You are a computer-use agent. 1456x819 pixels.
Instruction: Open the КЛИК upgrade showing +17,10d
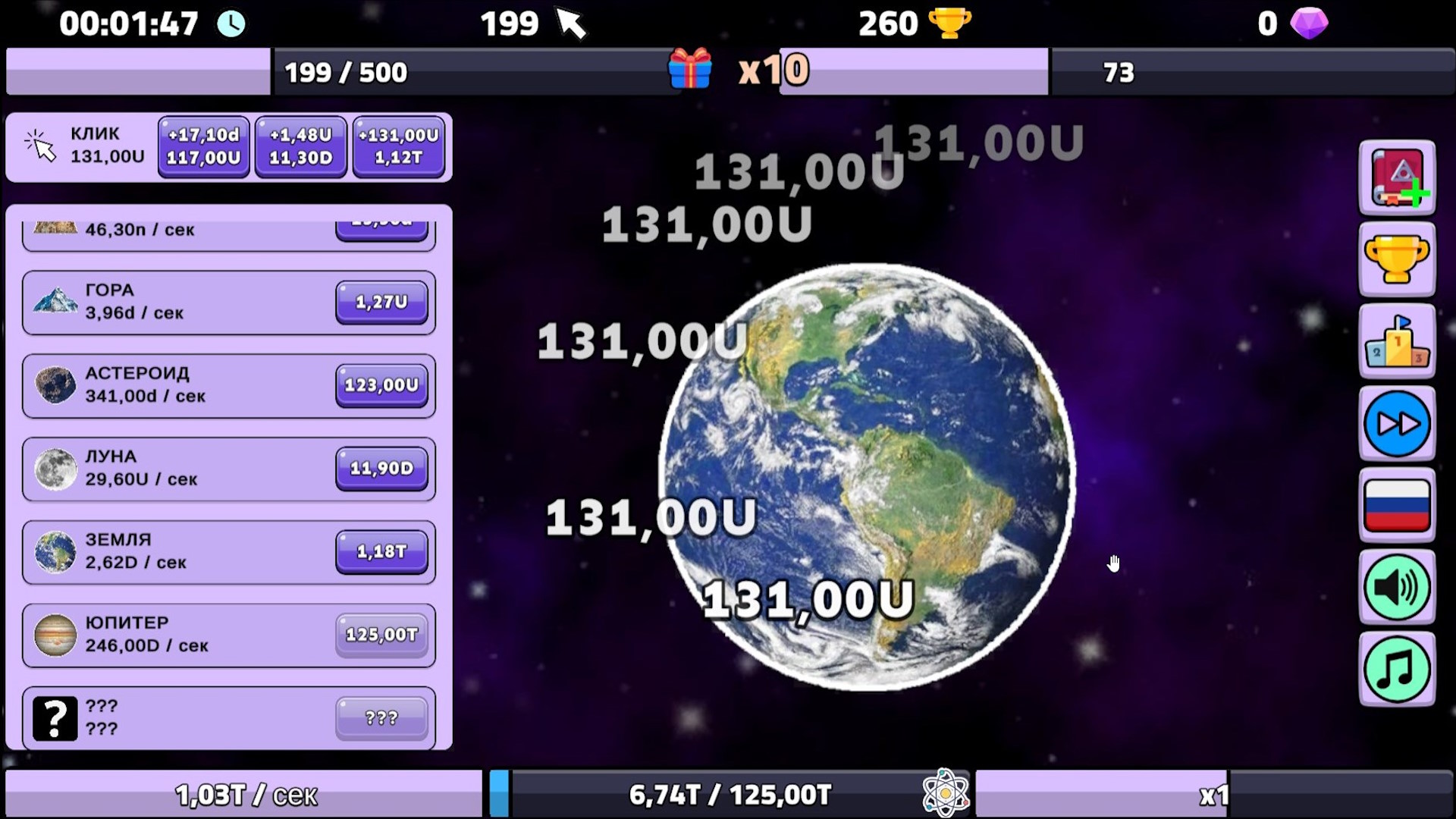(x=202, y=146)
